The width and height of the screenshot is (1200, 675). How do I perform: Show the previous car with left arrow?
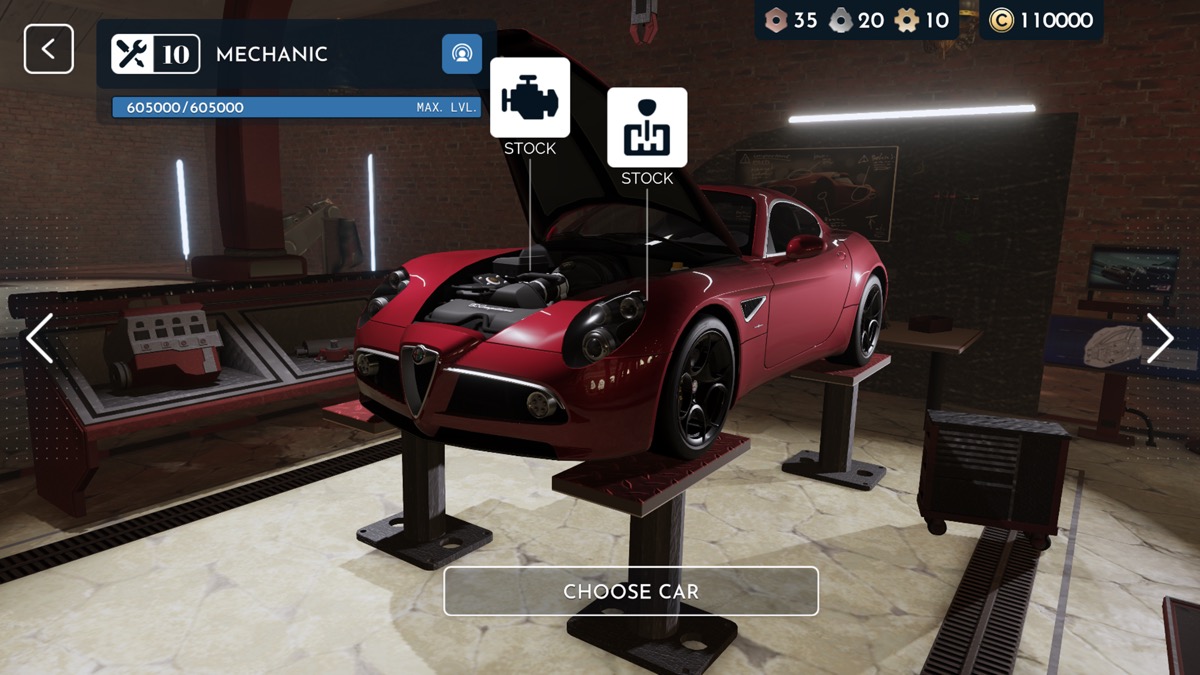click(40, 338)
